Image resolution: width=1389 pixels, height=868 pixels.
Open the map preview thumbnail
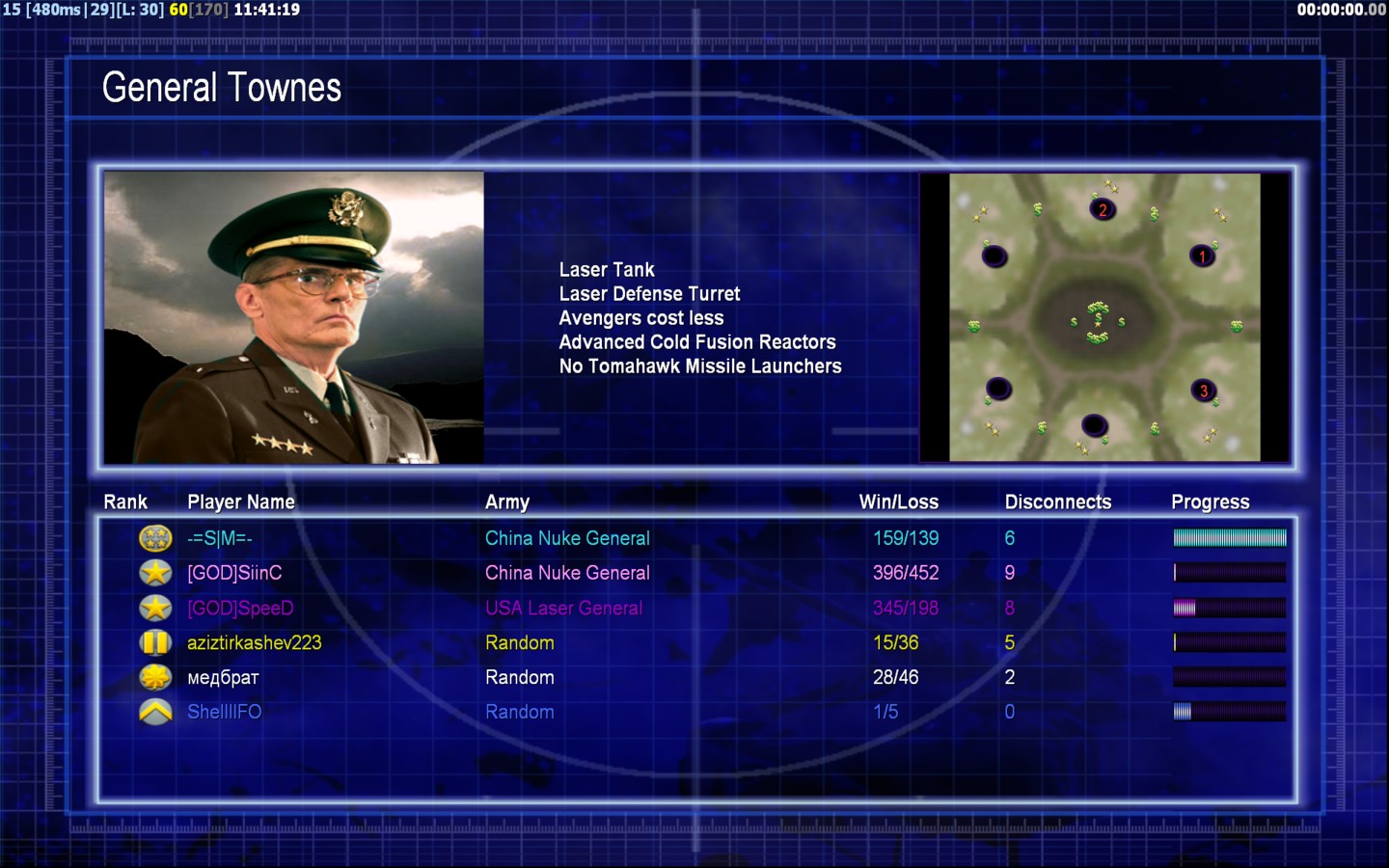pyautogui.click(x=1104, y=317)
